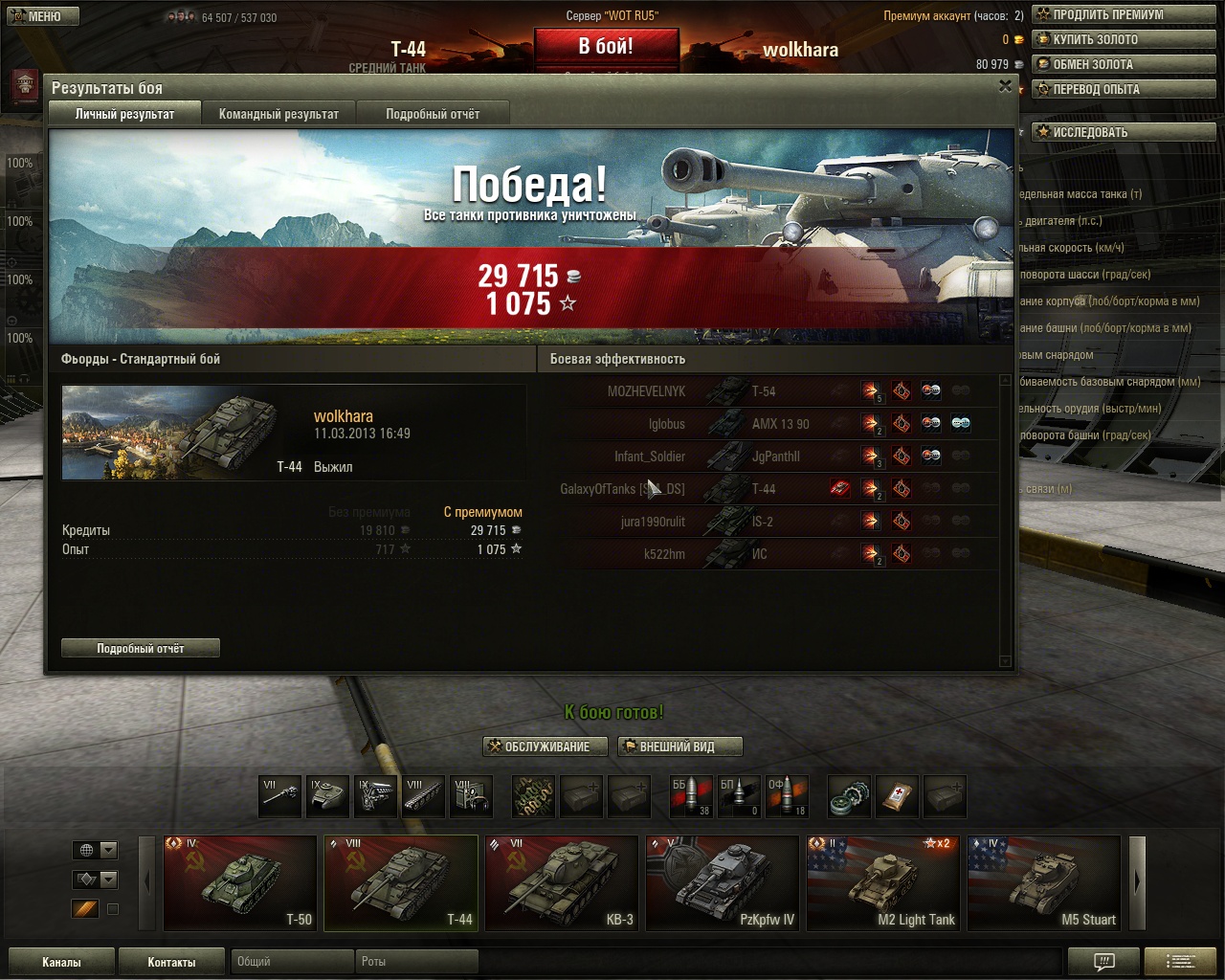Image resolution: width=1225 pixels, height=980 pixels.
Task: Open the Подробный отчёт tab
Action: pos(433,114)
